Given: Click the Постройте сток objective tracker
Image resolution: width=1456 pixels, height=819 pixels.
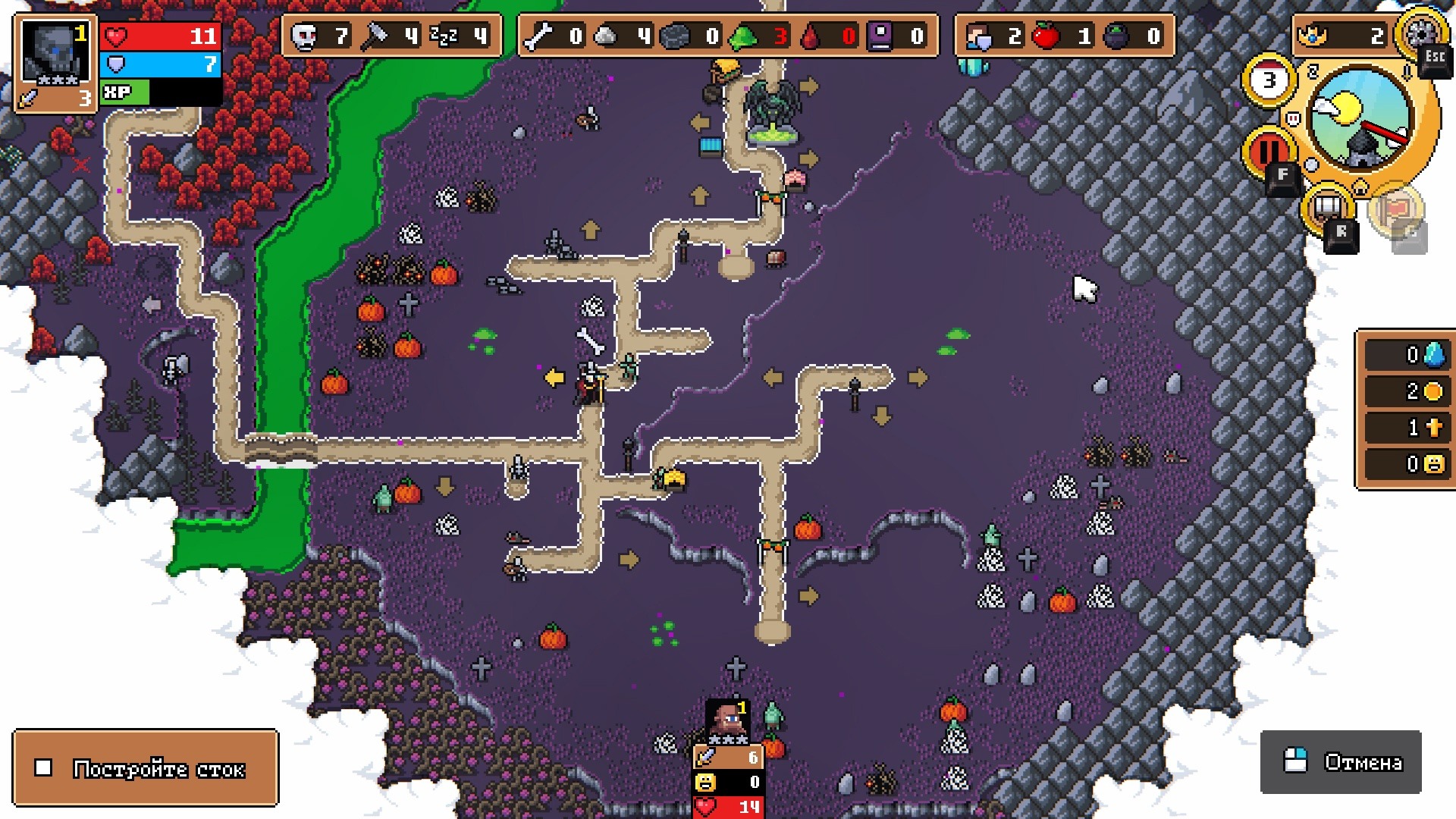Looking at the screenshot, I should (146, 768).
